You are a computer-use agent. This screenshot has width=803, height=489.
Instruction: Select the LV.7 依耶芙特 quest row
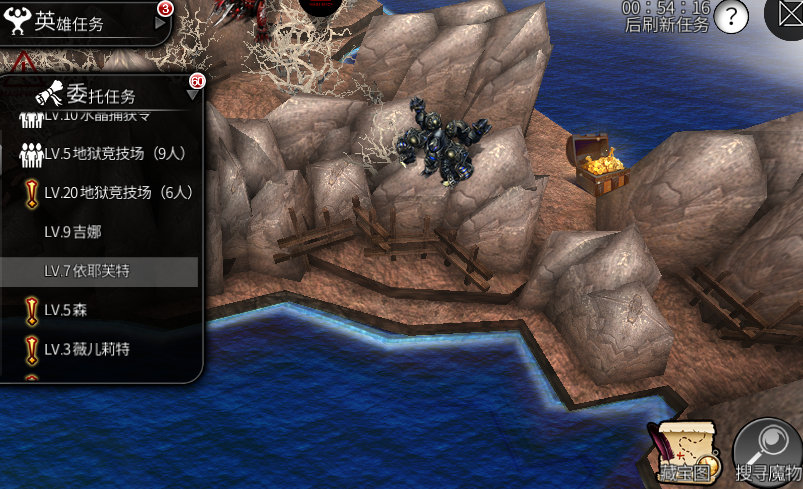point(99,271)
